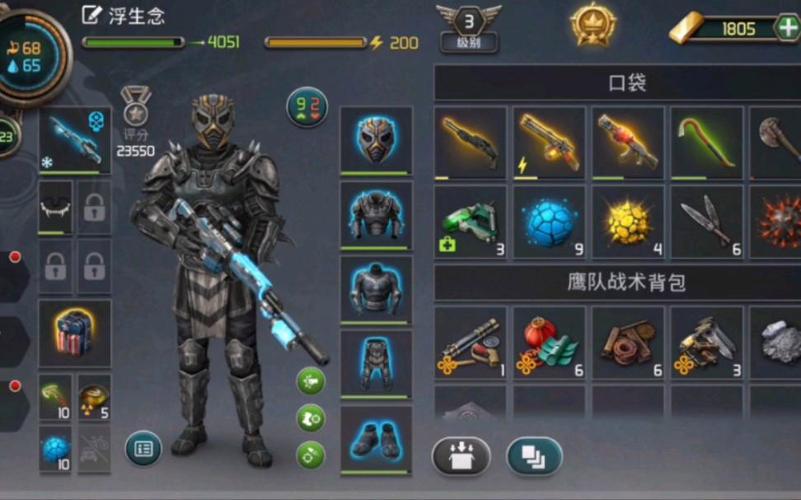Open the equipped tactical backpack slot

(75, 333)
